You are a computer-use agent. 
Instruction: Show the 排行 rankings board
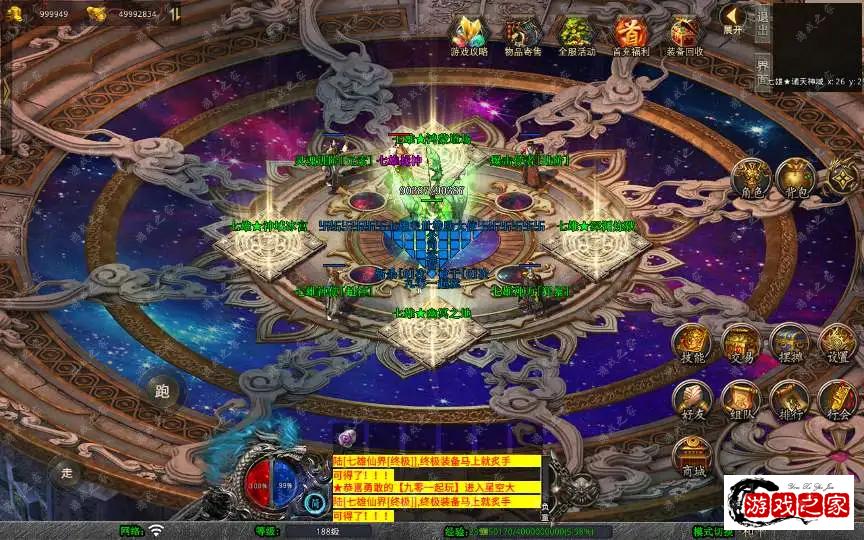click(788, 400)
